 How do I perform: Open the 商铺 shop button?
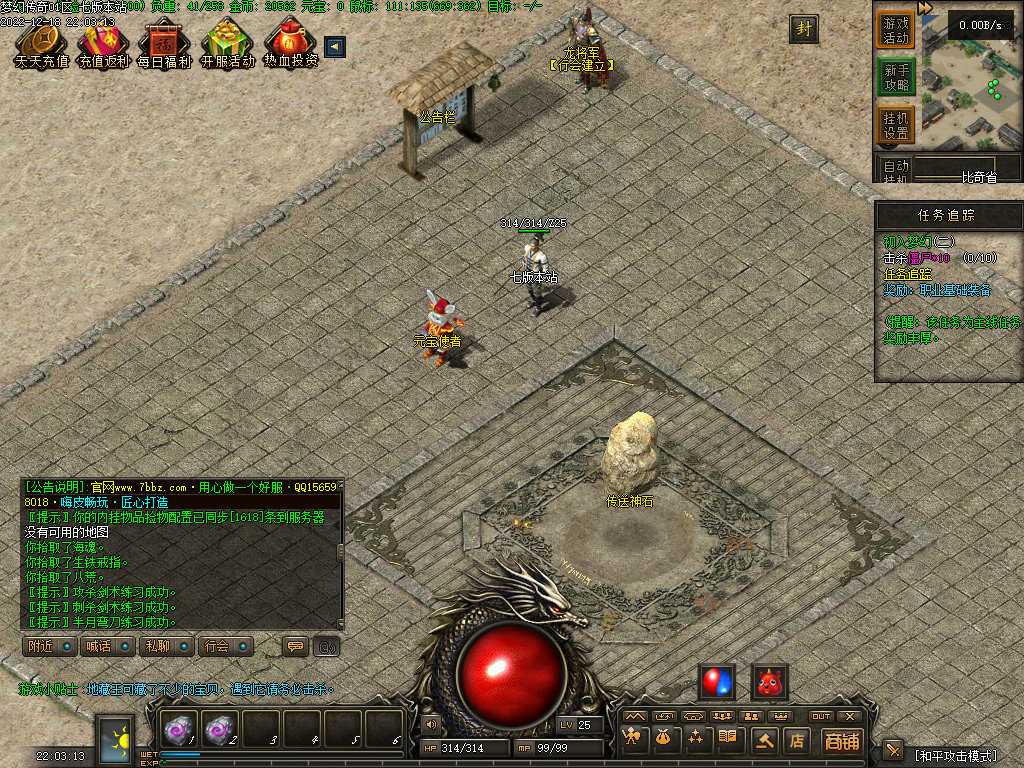841,741
